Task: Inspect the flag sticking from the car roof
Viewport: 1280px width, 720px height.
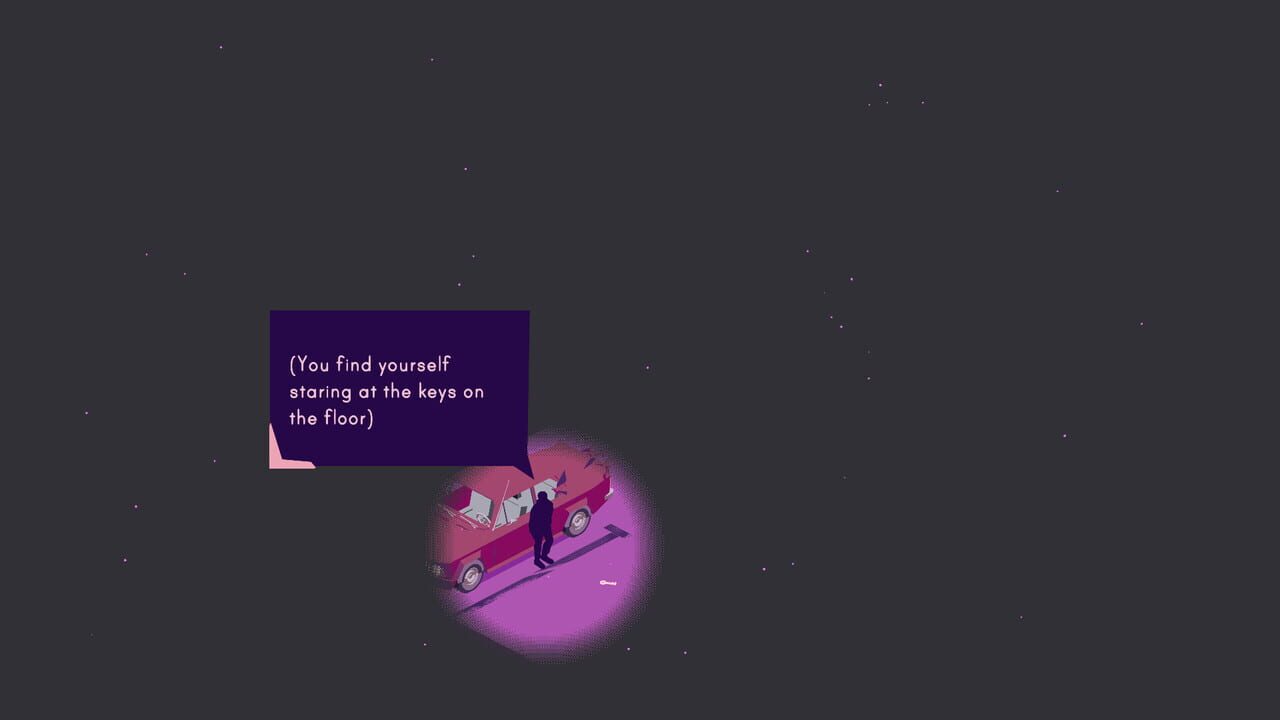Action: coord(561,480)
